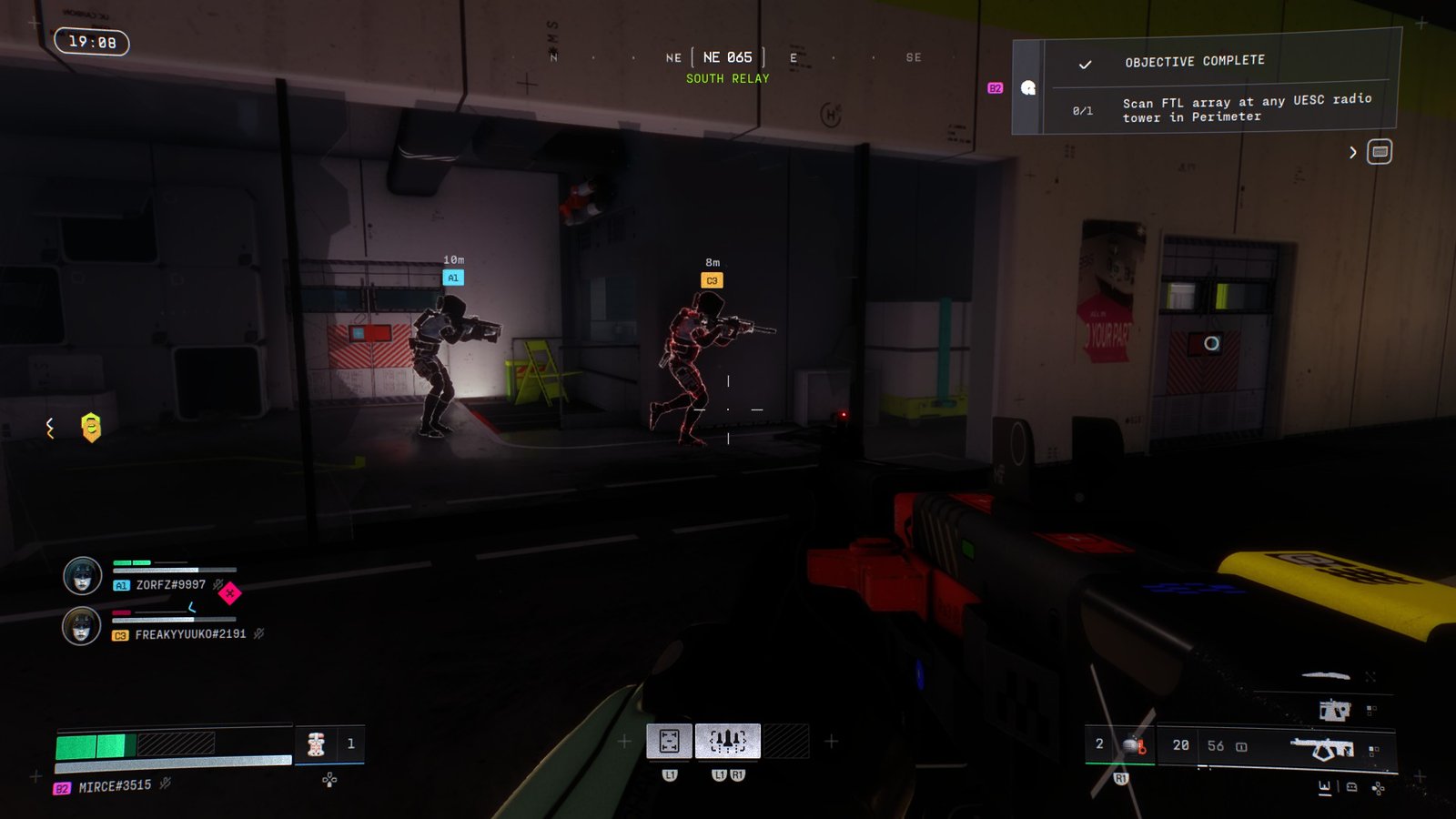The height and width of the screenshot is (819, 1456).
Task: Click the SOUTH RELAY waypoint label under the compass
Action: pos(727,78)
